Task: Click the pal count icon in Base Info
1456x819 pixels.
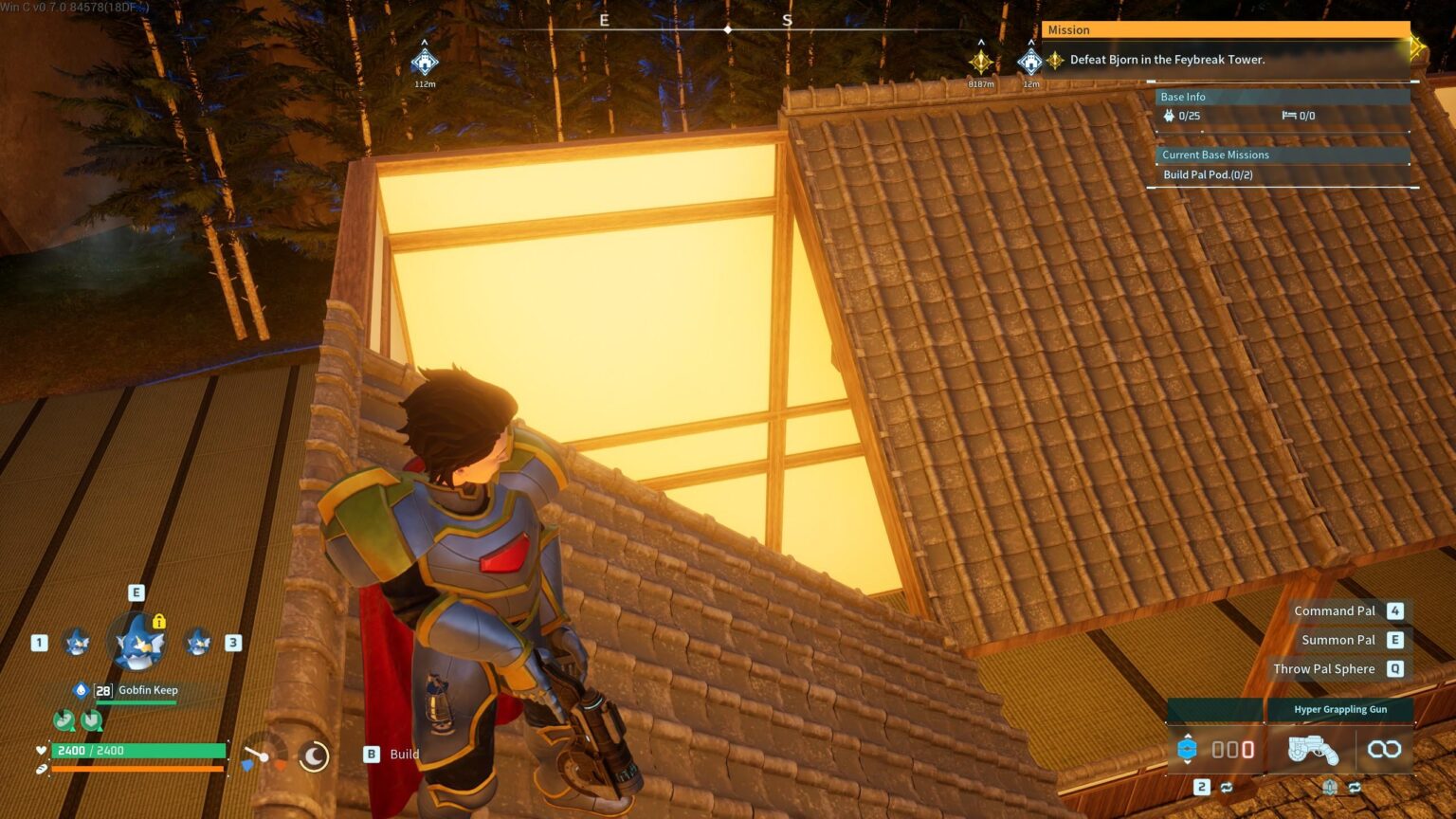Action: coord(1168,116)
